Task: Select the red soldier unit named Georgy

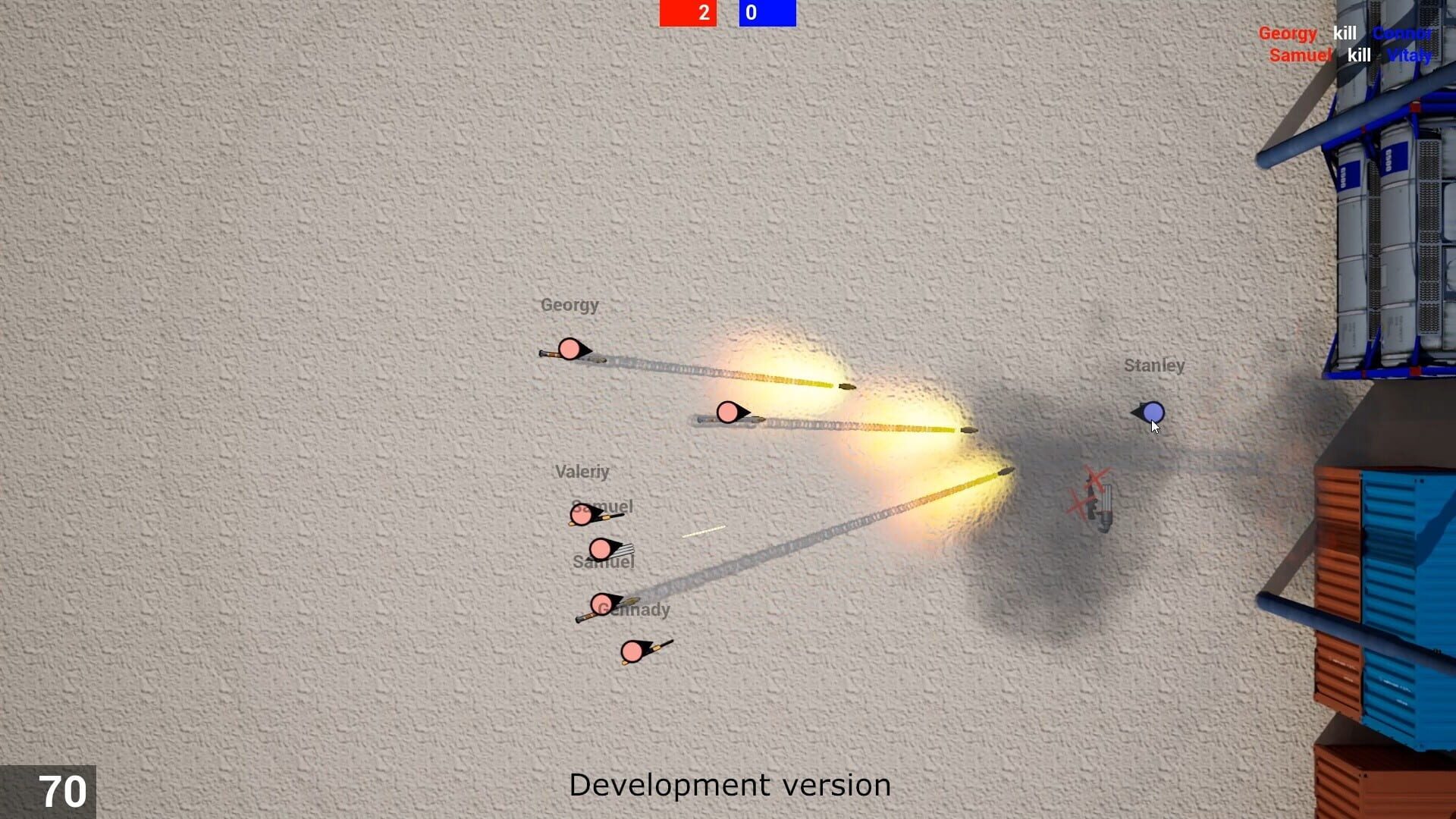Action: (570, 350)
